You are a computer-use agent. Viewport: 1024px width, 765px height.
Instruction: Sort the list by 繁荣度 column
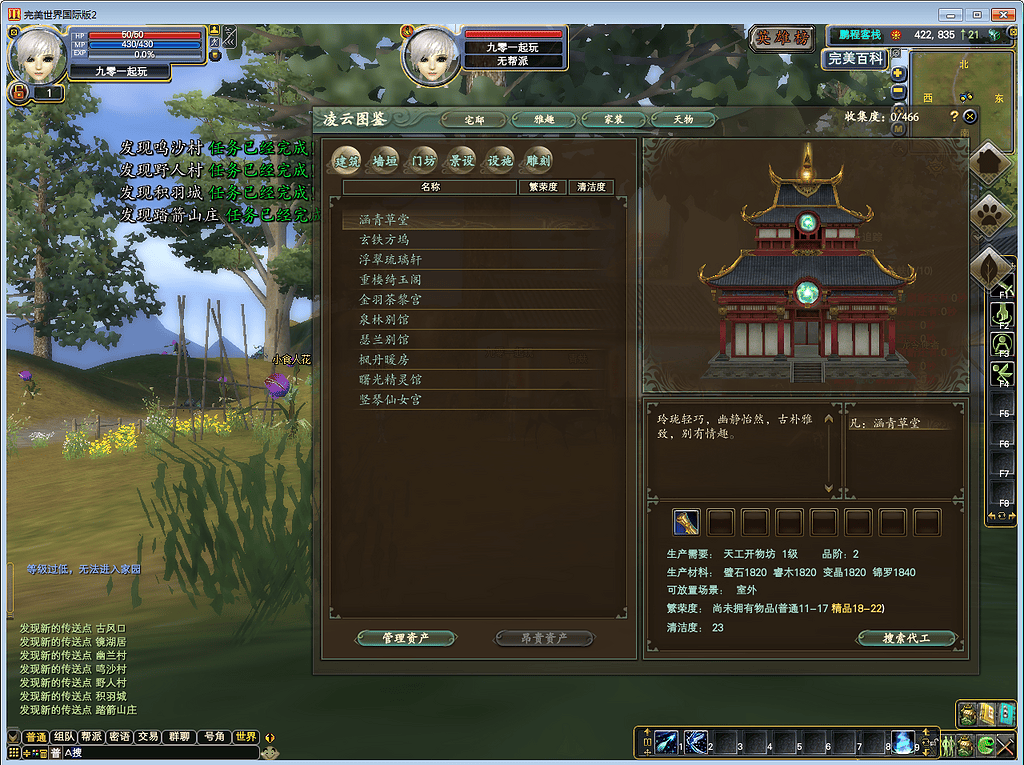click(542, 187)
